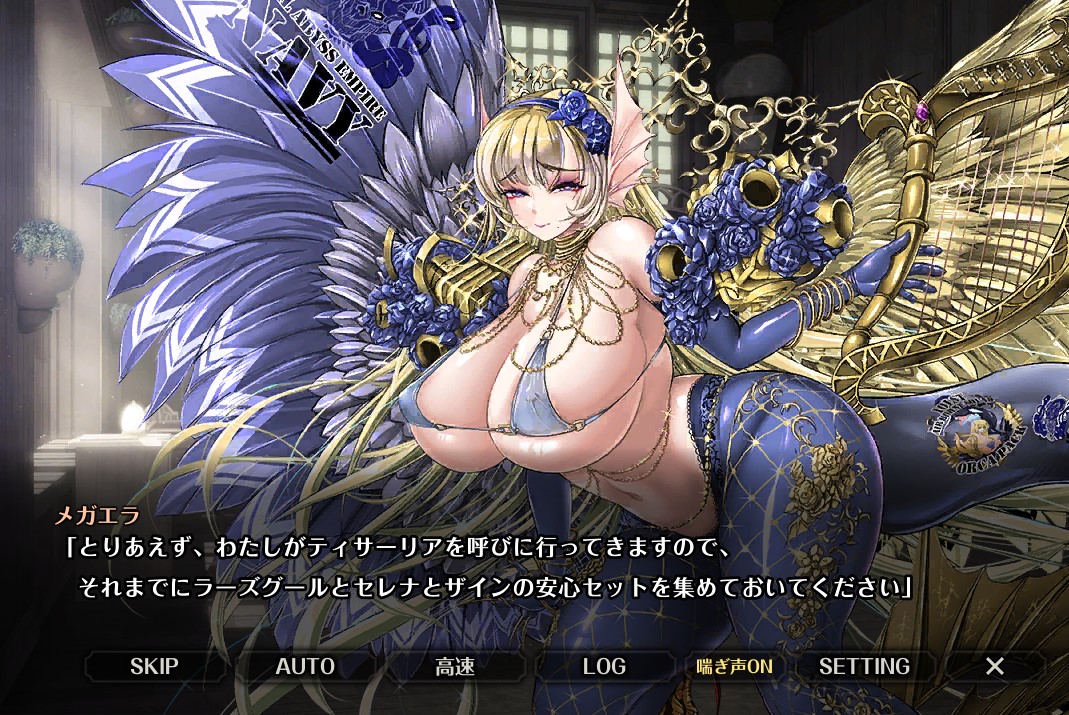Skip the current dialogue scene

point(154,666)
